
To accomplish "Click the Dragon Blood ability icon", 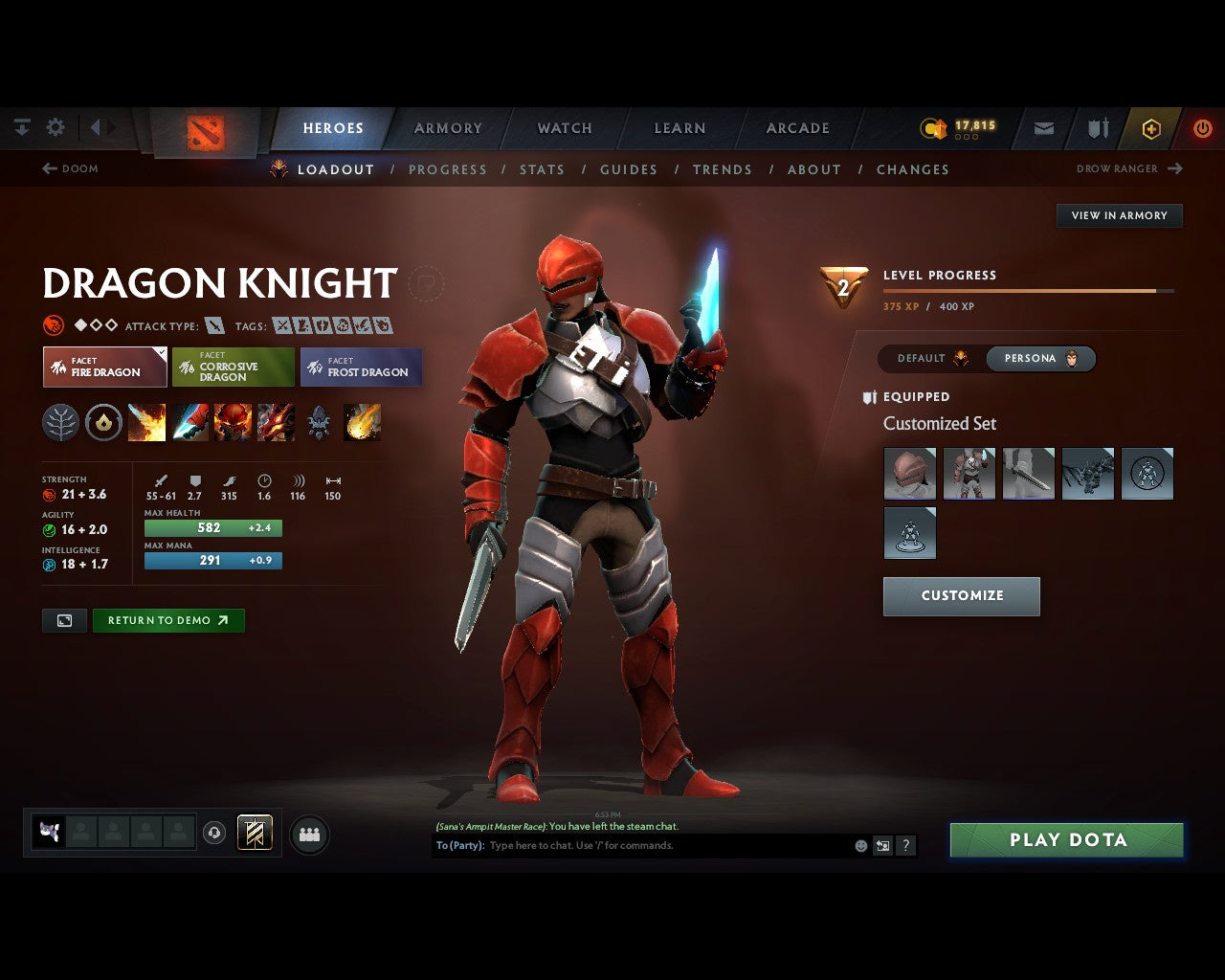I will (233, 422).
